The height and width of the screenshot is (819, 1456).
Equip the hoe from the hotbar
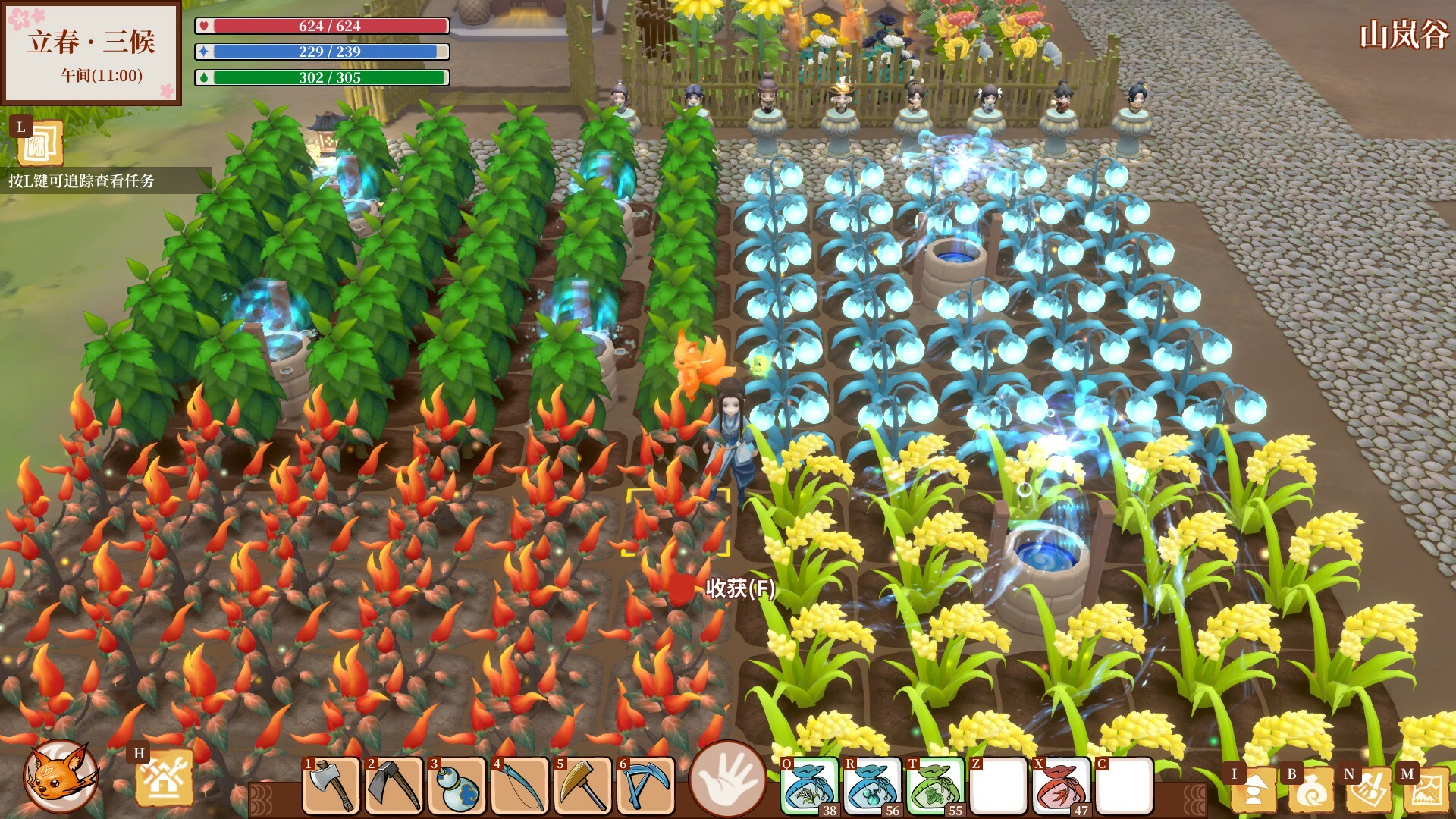pyautogui.click(x=394, y=786)
